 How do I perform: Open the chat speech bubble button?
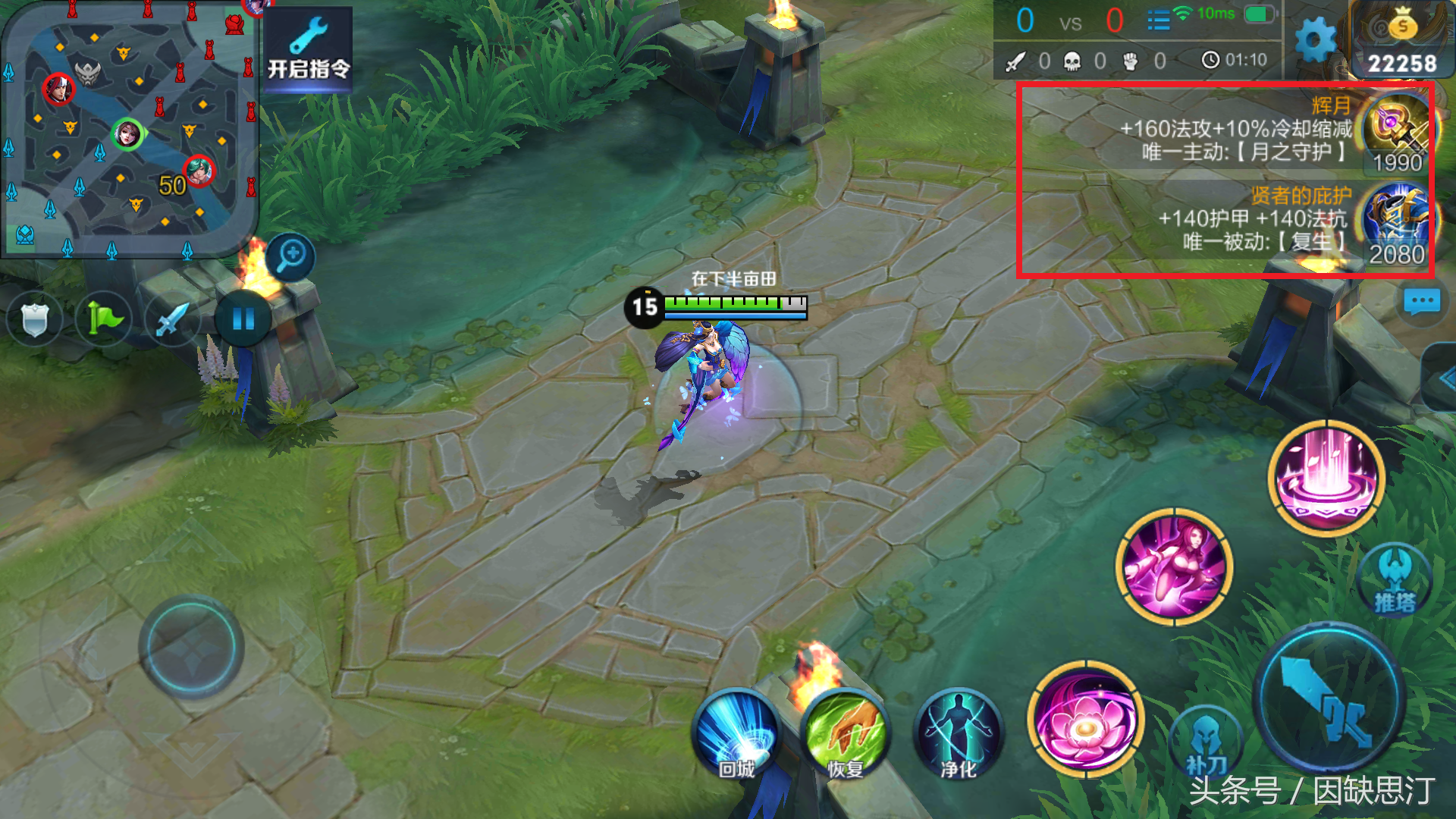tap(1421, 303)
